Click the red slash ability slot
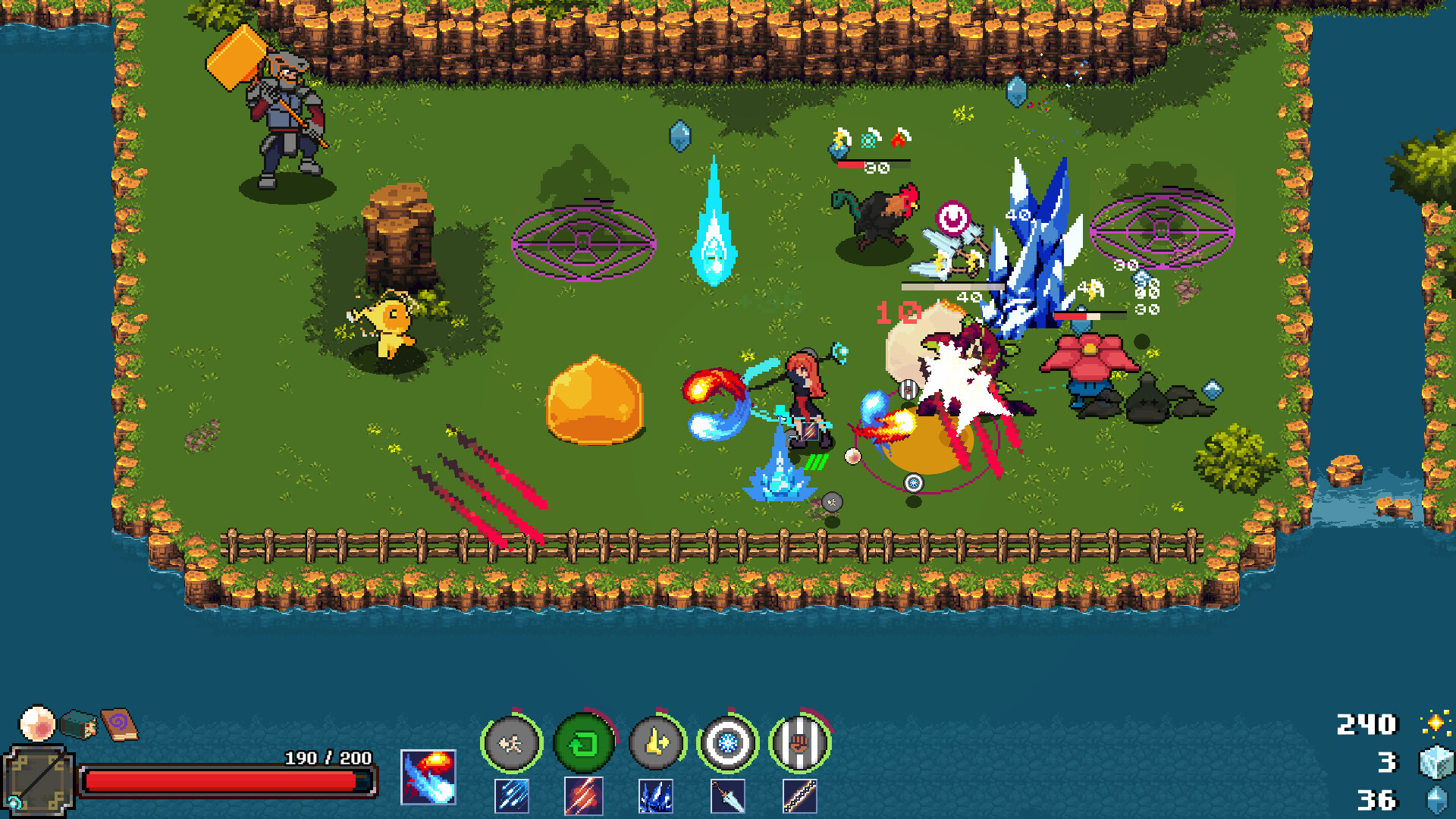Screen dimensions: 1456x819 tap(585, 795)
